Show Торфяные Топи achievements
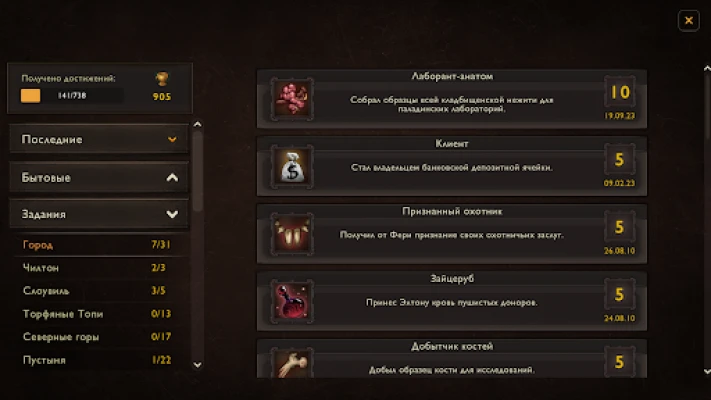The image size is (711, 400). pos(99,314)
